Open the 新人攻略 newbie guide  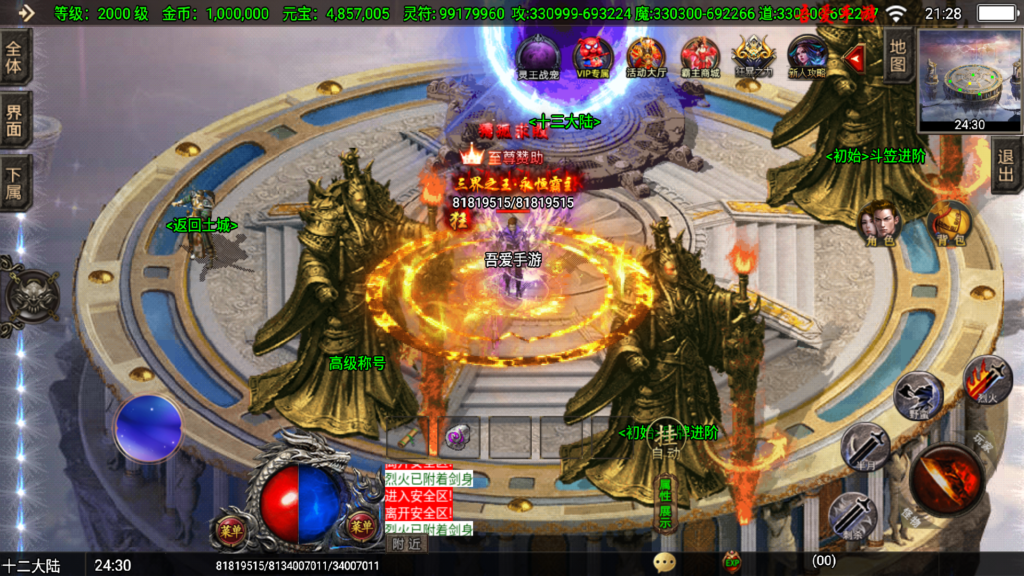(x=806, y=56)
